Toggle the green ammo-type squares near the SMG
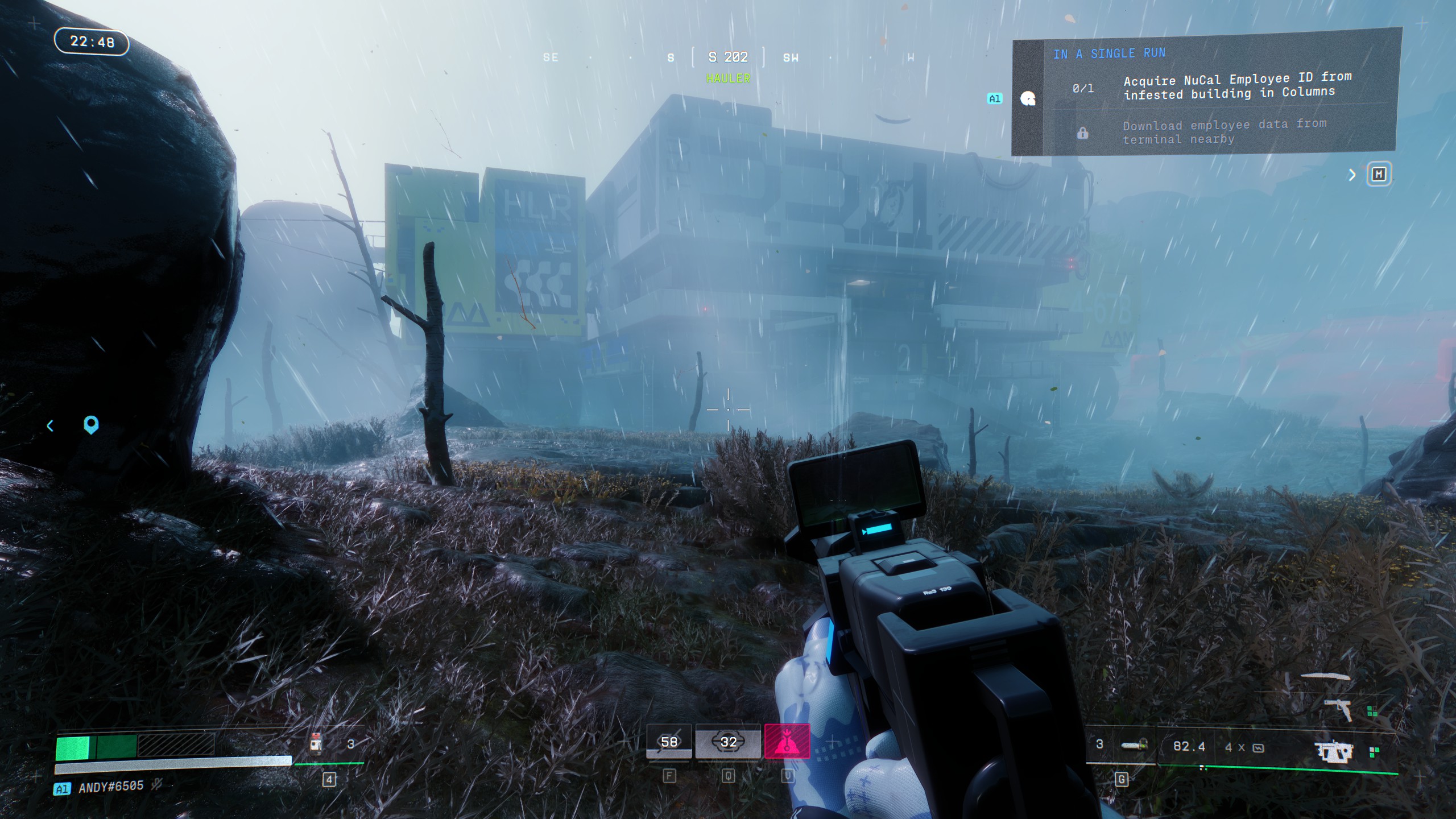The image size is (1456, 819). (1374, 752)
